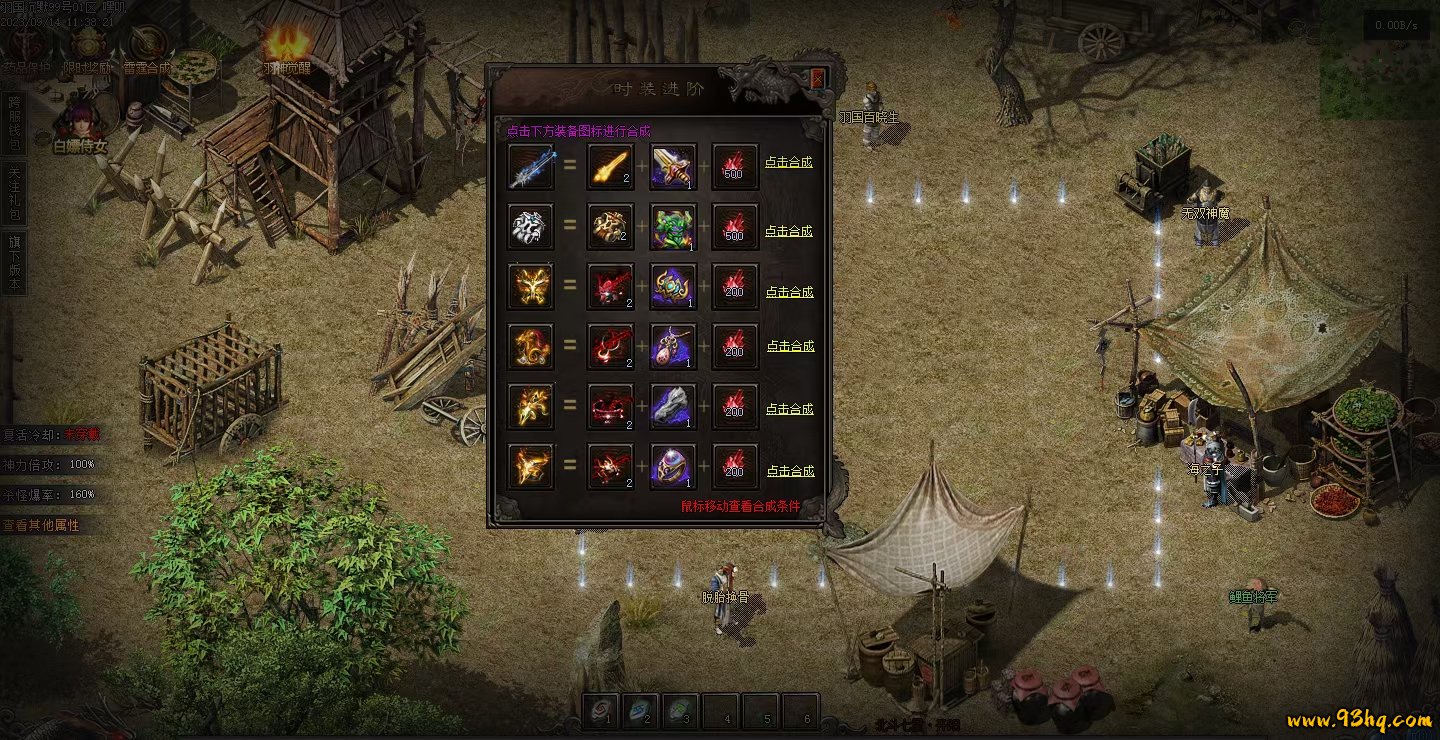Show 查看其他属性 attribute details
The image size is (1440, 740).
point(42,525)
